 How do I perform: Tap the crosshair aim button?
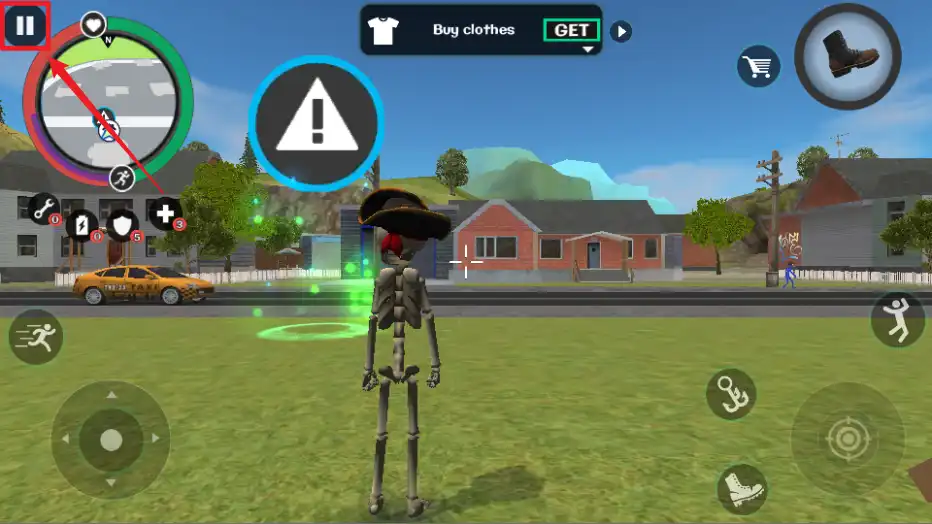[847, 439]
